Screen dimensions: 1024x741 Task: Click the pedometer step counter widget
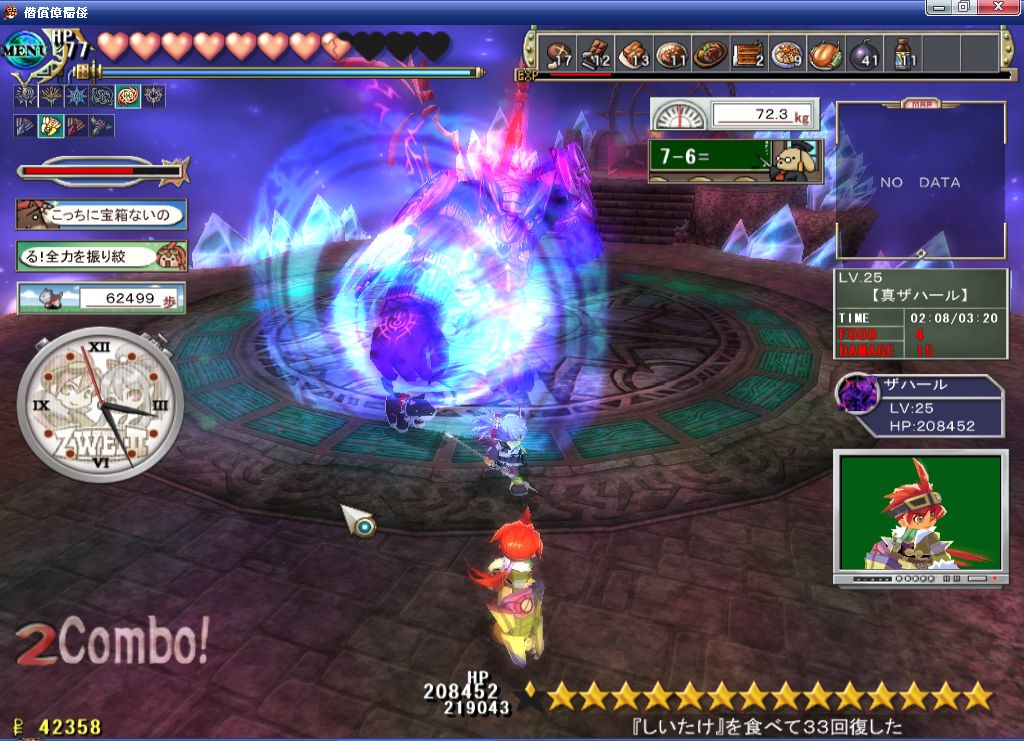coord(101,297)
